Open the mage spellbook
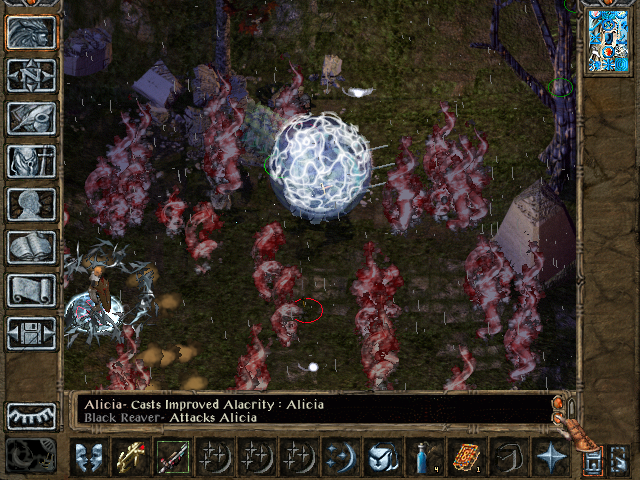Screen dimensions: 640x480 tap(32, 247)
